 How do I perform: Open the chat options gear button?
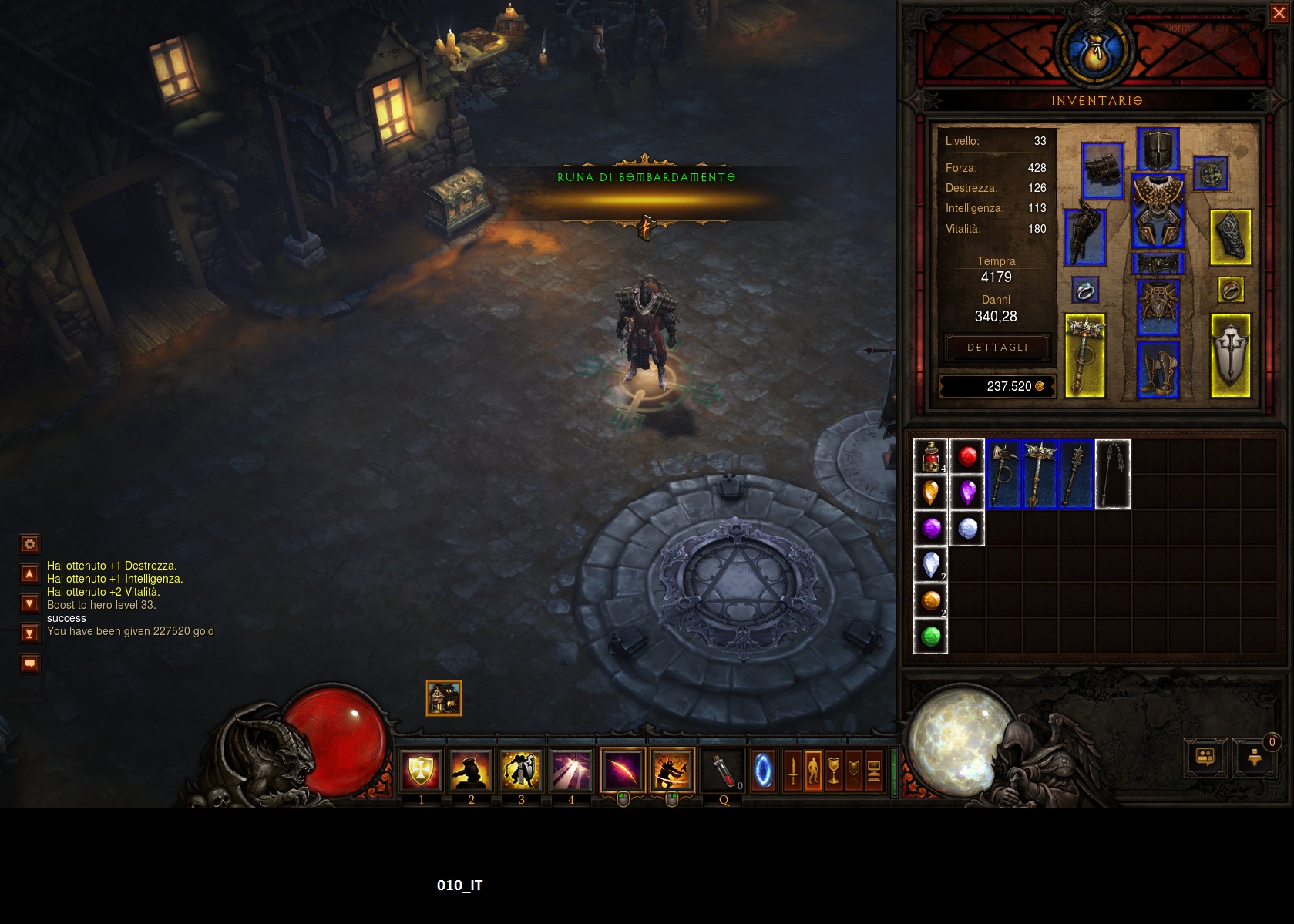[29, 544]
